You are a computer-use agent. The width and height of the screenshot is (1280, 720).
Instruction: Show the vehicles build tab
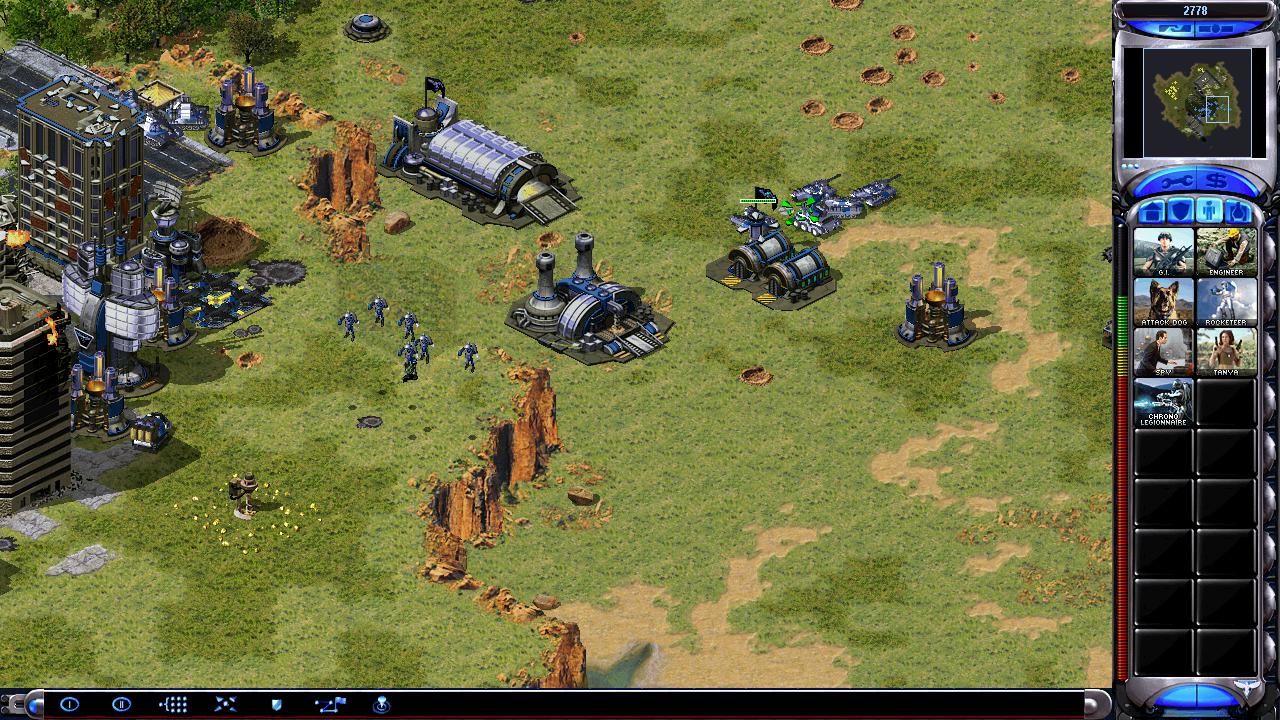pos(1237,211)
